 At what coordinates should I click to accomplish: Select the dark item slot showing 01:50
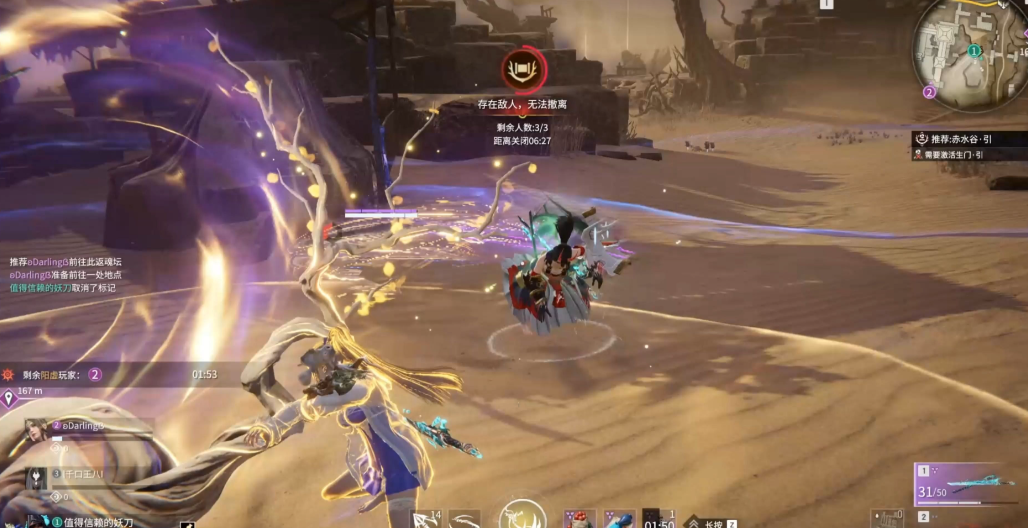658,518
